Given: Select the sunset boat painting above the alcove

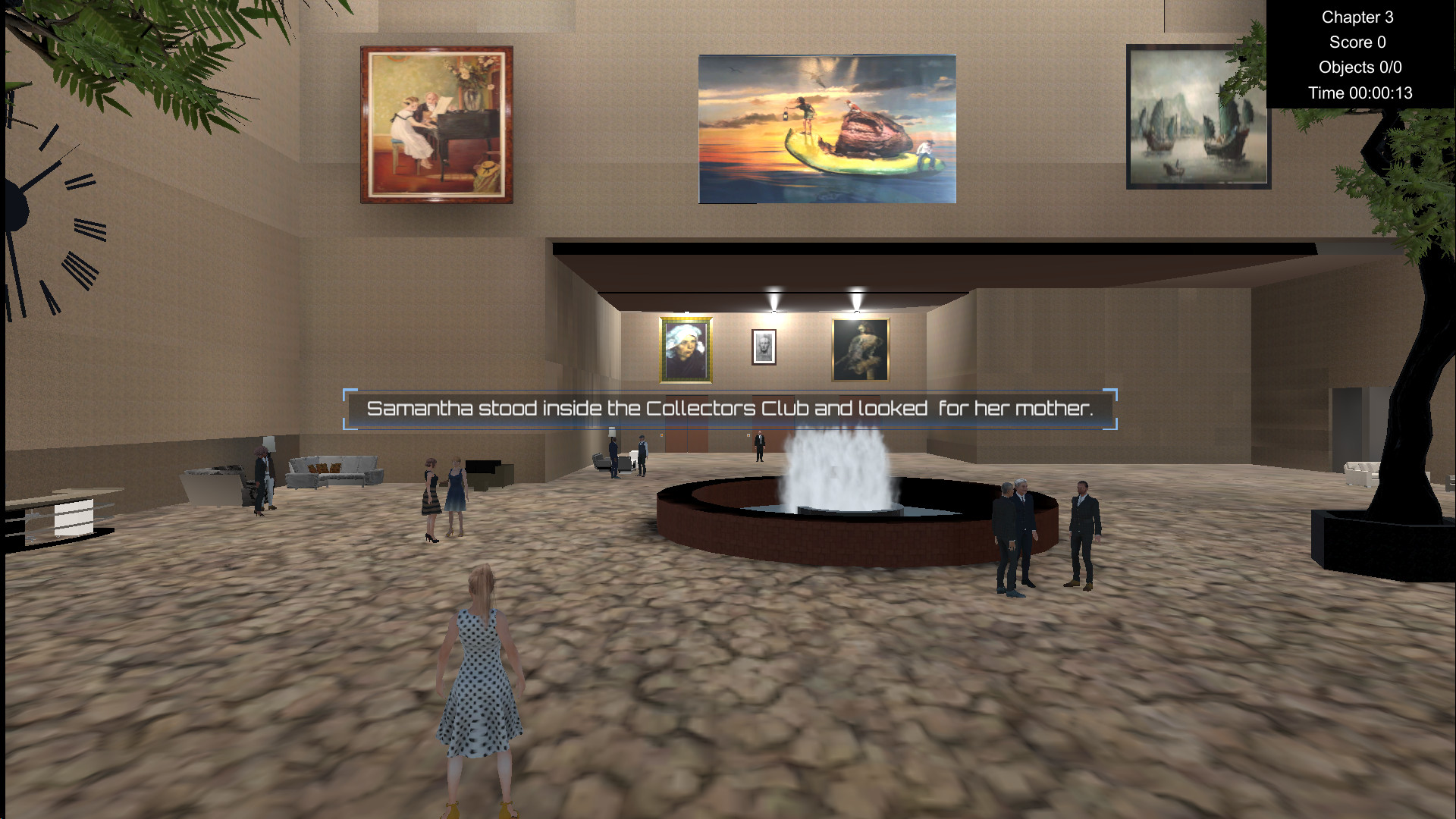Looking at the screenshot, I should click(827, 127).
